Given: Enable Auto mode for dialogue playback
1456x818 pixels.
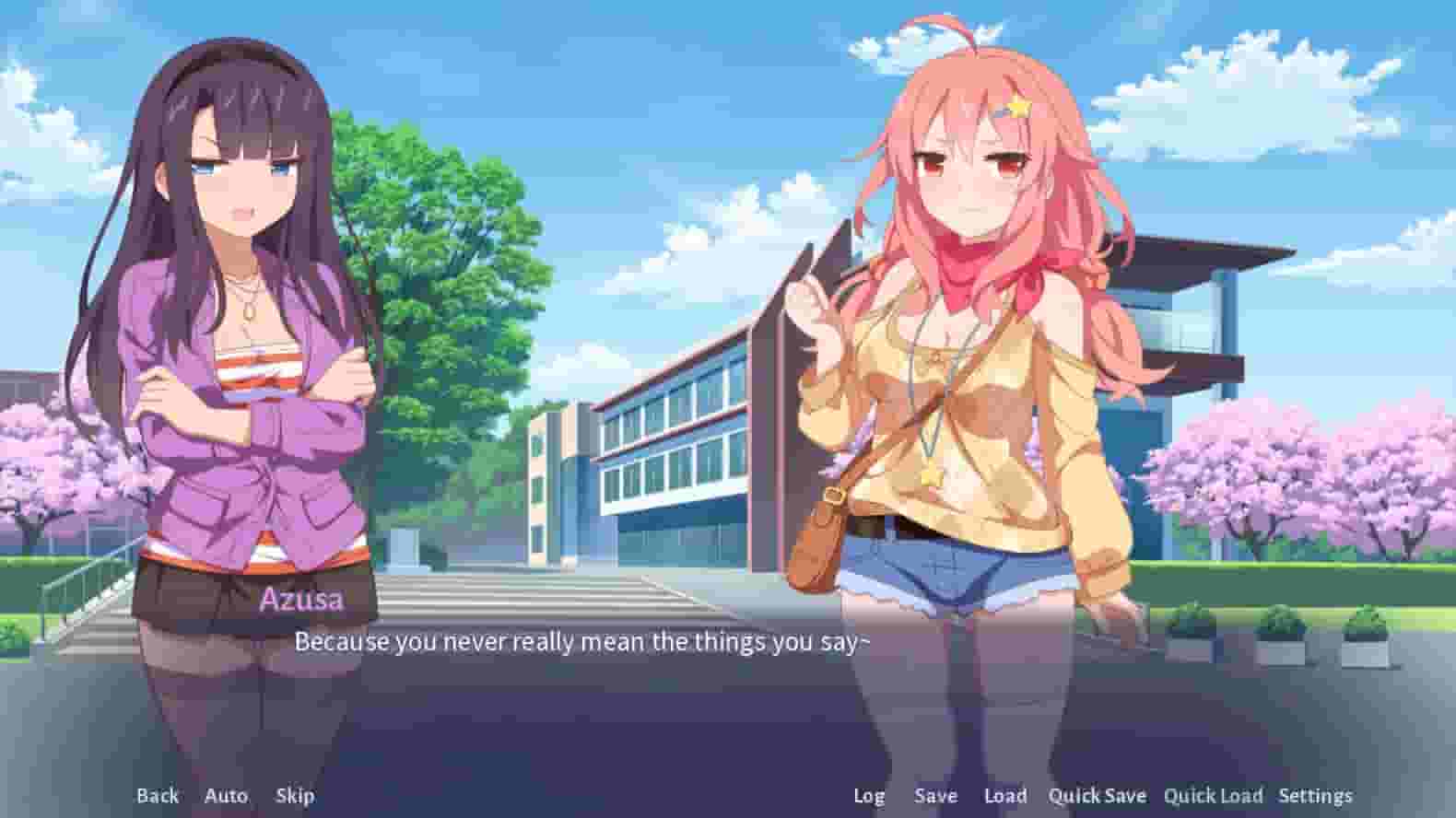Looking at the screenshot, I should 227,795.
